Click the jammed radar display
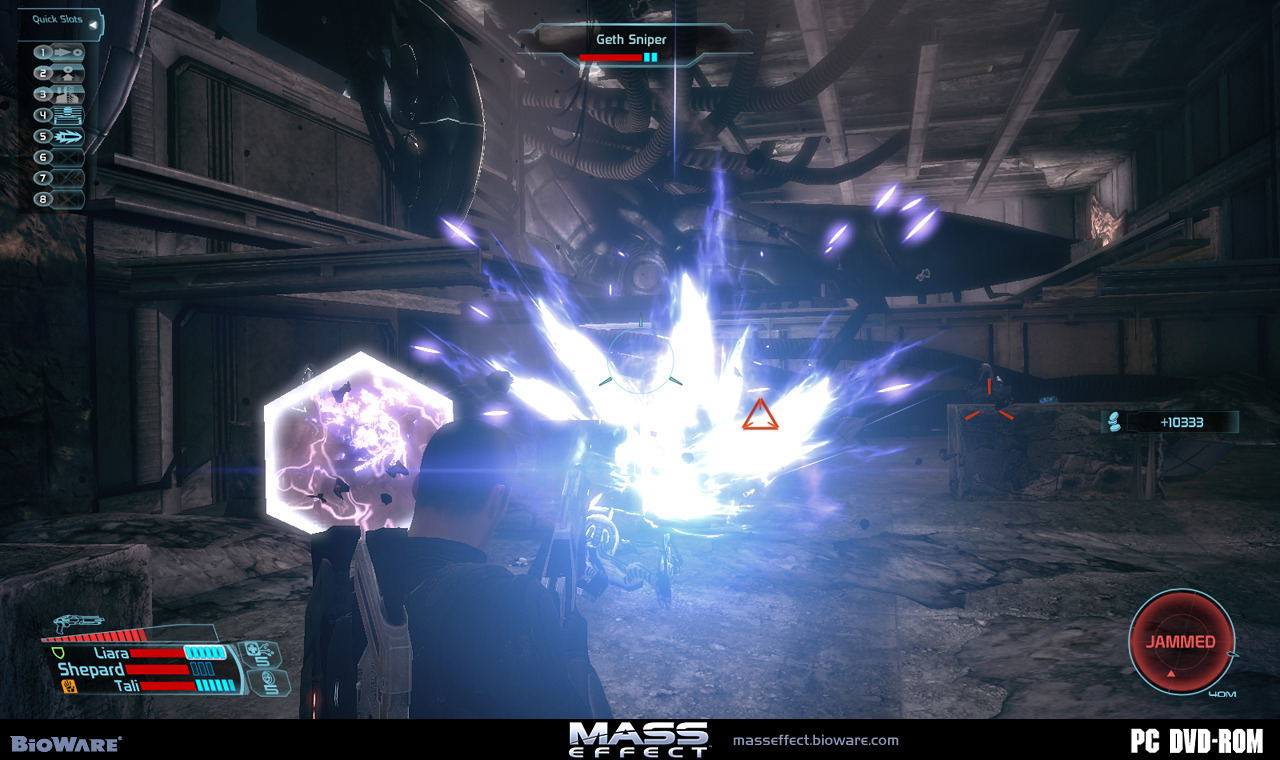This screenshot has width=1280, height=760. click(x=1181, y=641)
